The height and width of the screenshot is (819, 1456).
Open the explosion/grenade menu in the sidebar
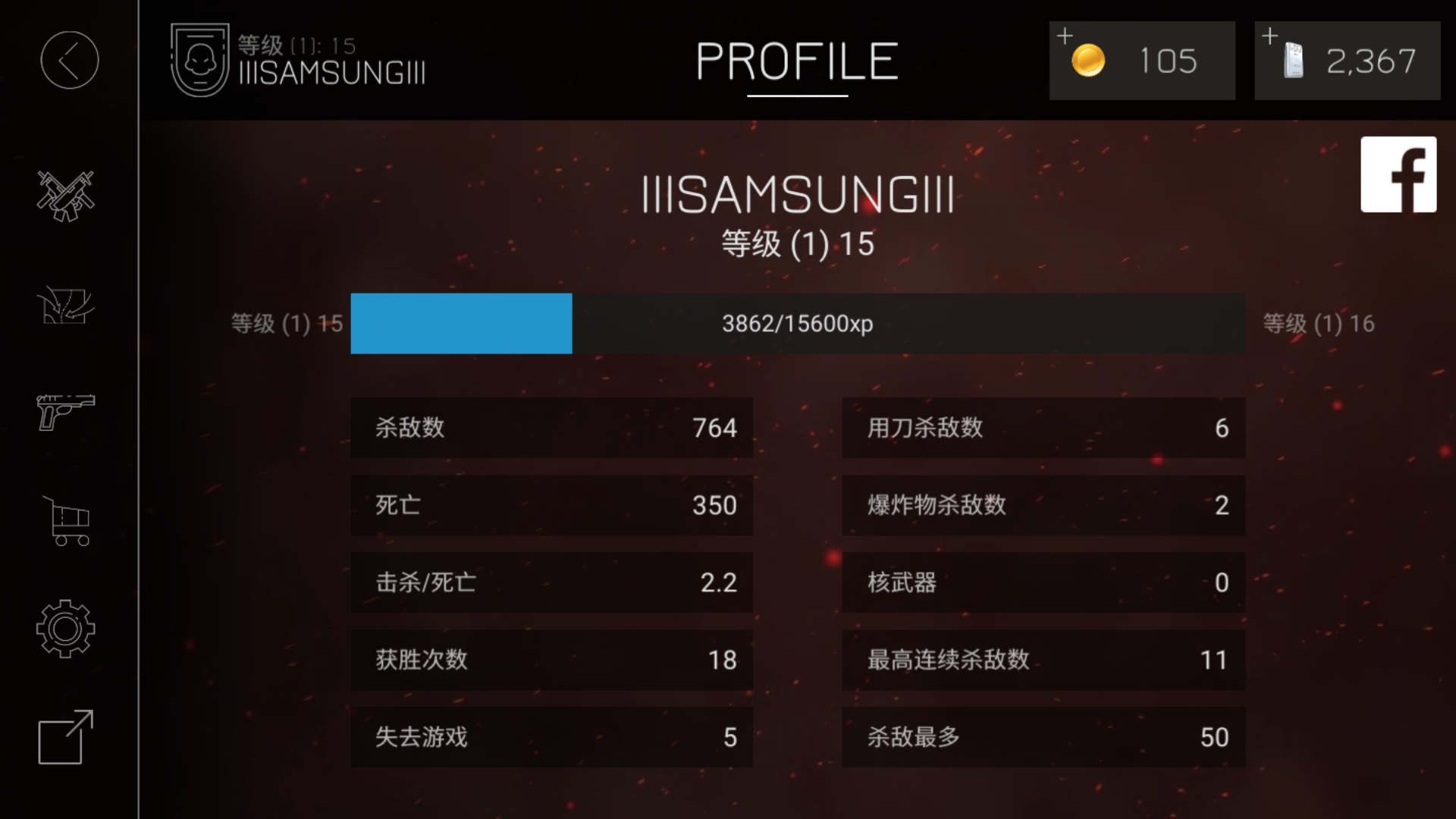point(67,305)
